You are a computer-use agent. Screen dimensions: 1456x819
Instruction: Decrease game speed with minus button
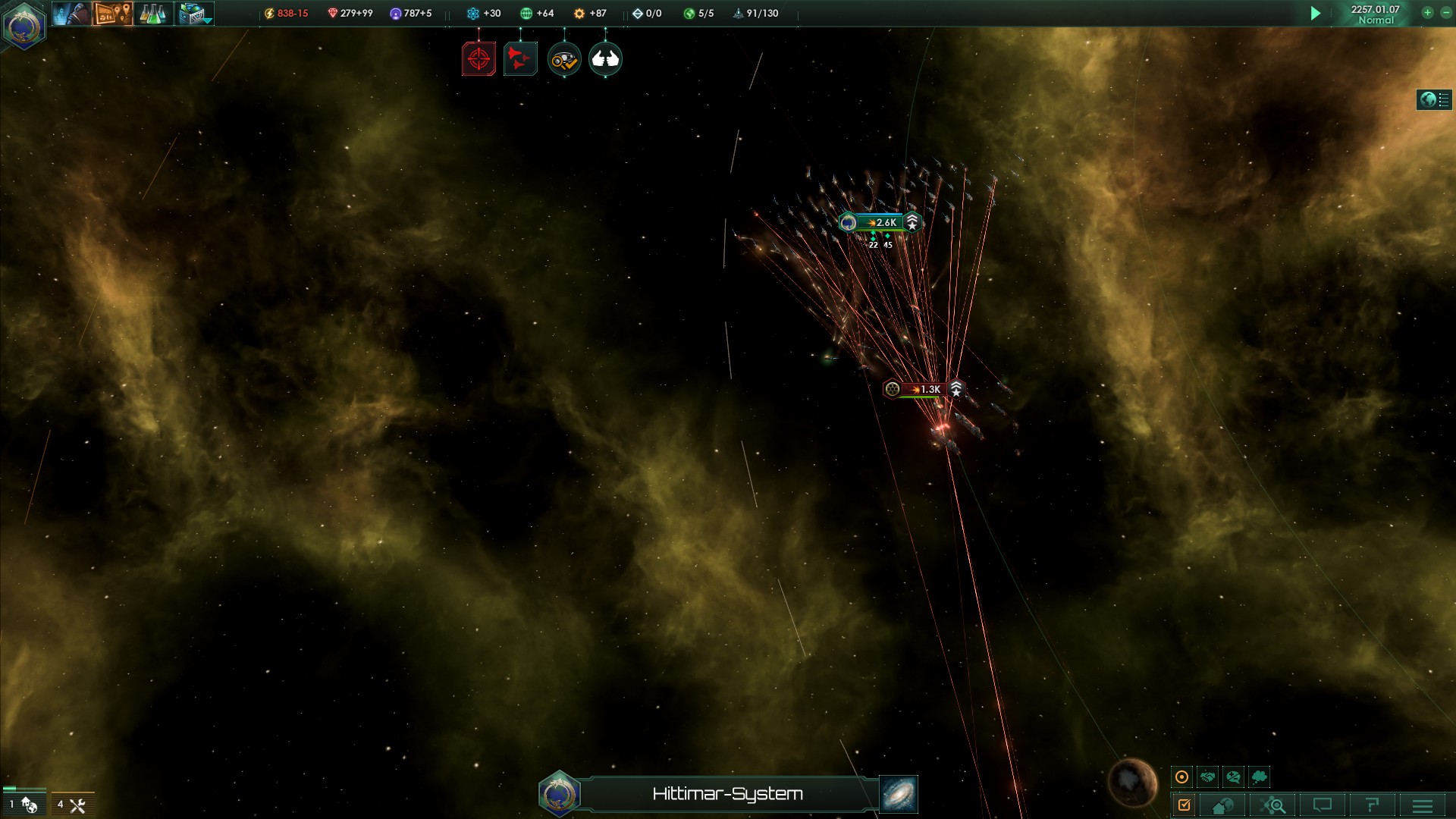tap(1445, 13)
